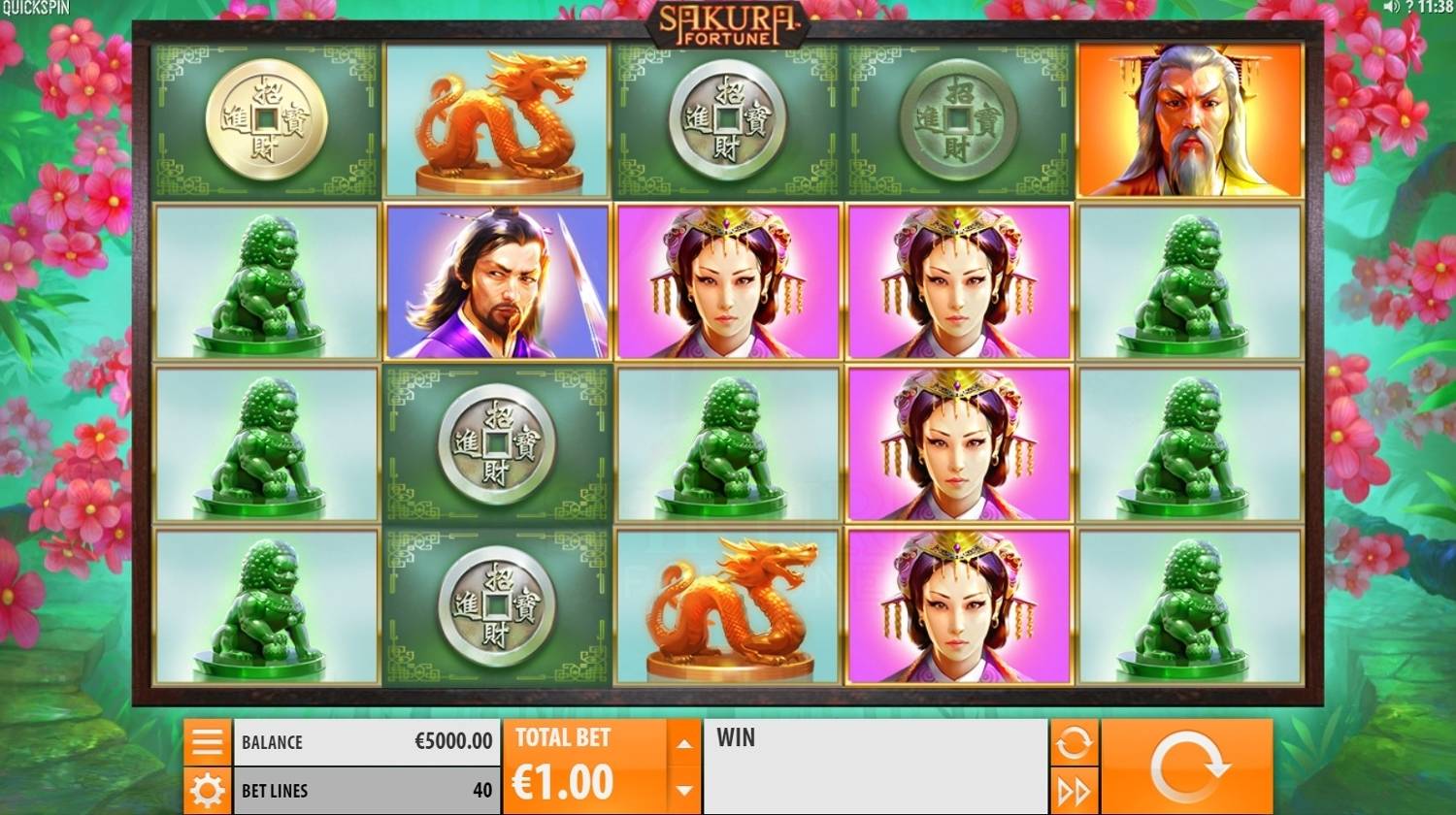Screen dimensions: 1456x815
Task: Open the gear settings
Action: click(208, 791)
